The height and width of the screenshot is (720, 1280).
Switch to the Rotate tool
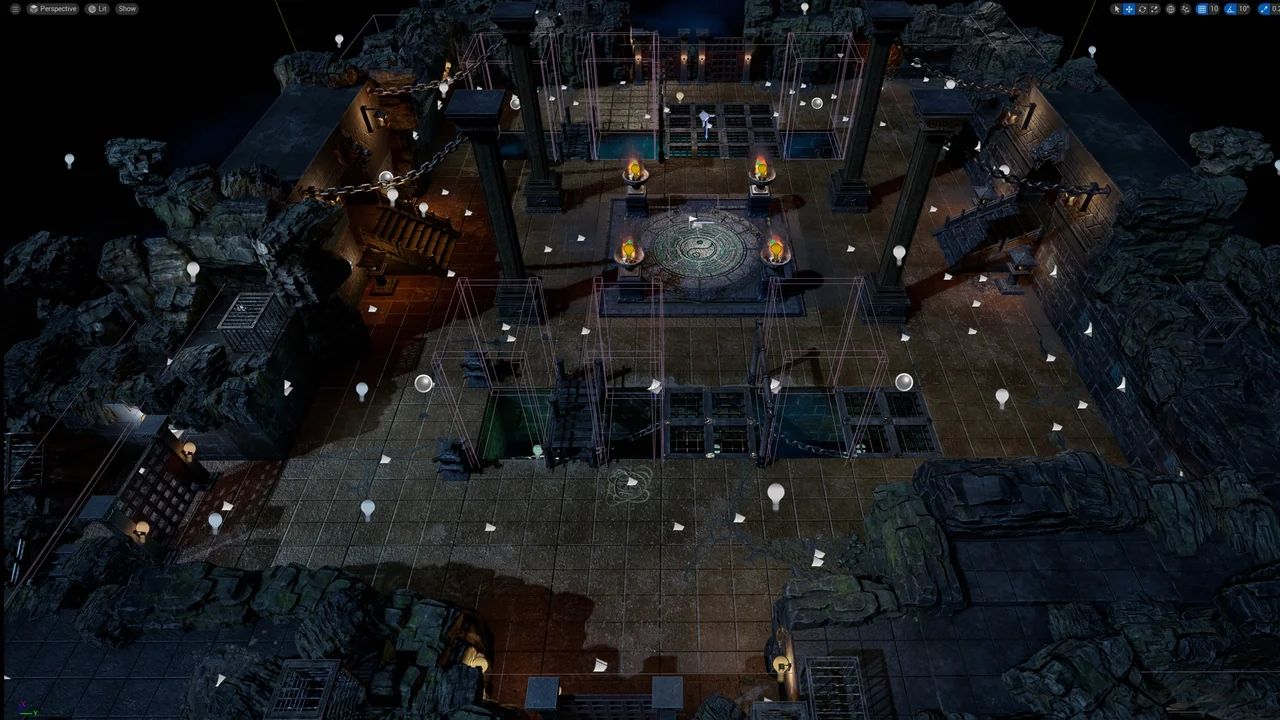coord(1142,9)
